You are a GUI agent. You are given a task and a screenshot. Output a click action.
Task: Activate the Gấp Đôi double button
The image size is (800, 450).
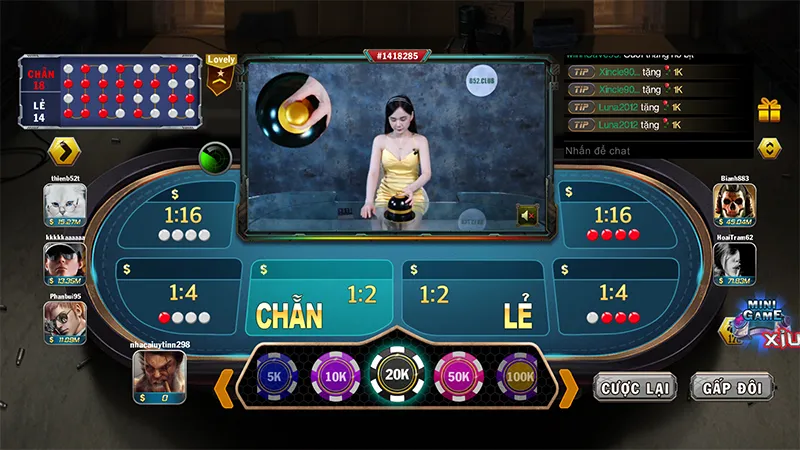tap(731, 387)
